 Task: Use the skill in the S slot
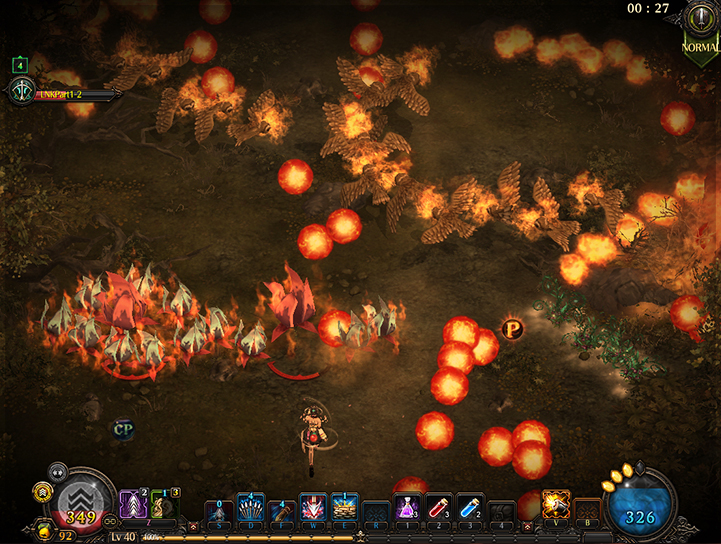point(219,508)
